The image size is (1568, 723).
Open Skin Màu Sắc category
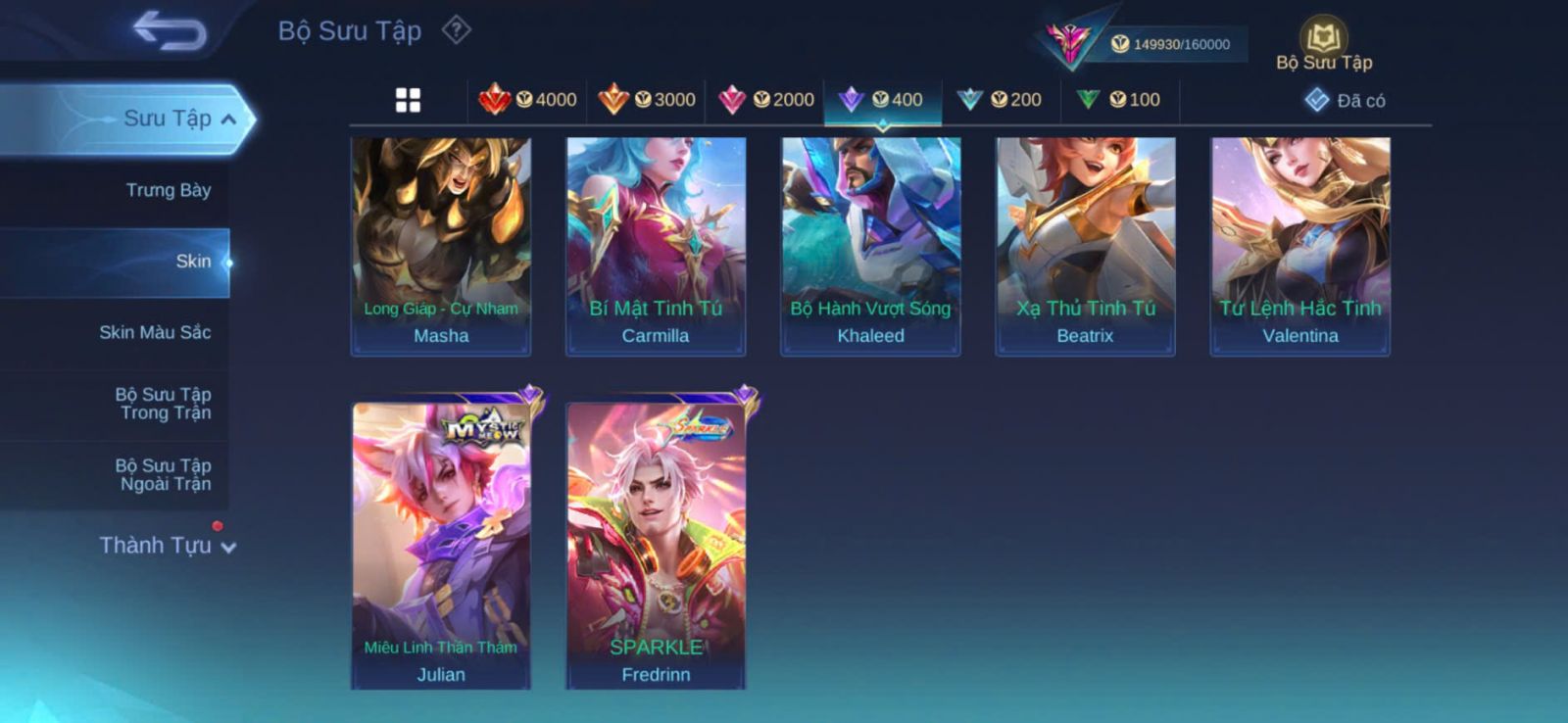pyautogui.click(x=155, y=332)
